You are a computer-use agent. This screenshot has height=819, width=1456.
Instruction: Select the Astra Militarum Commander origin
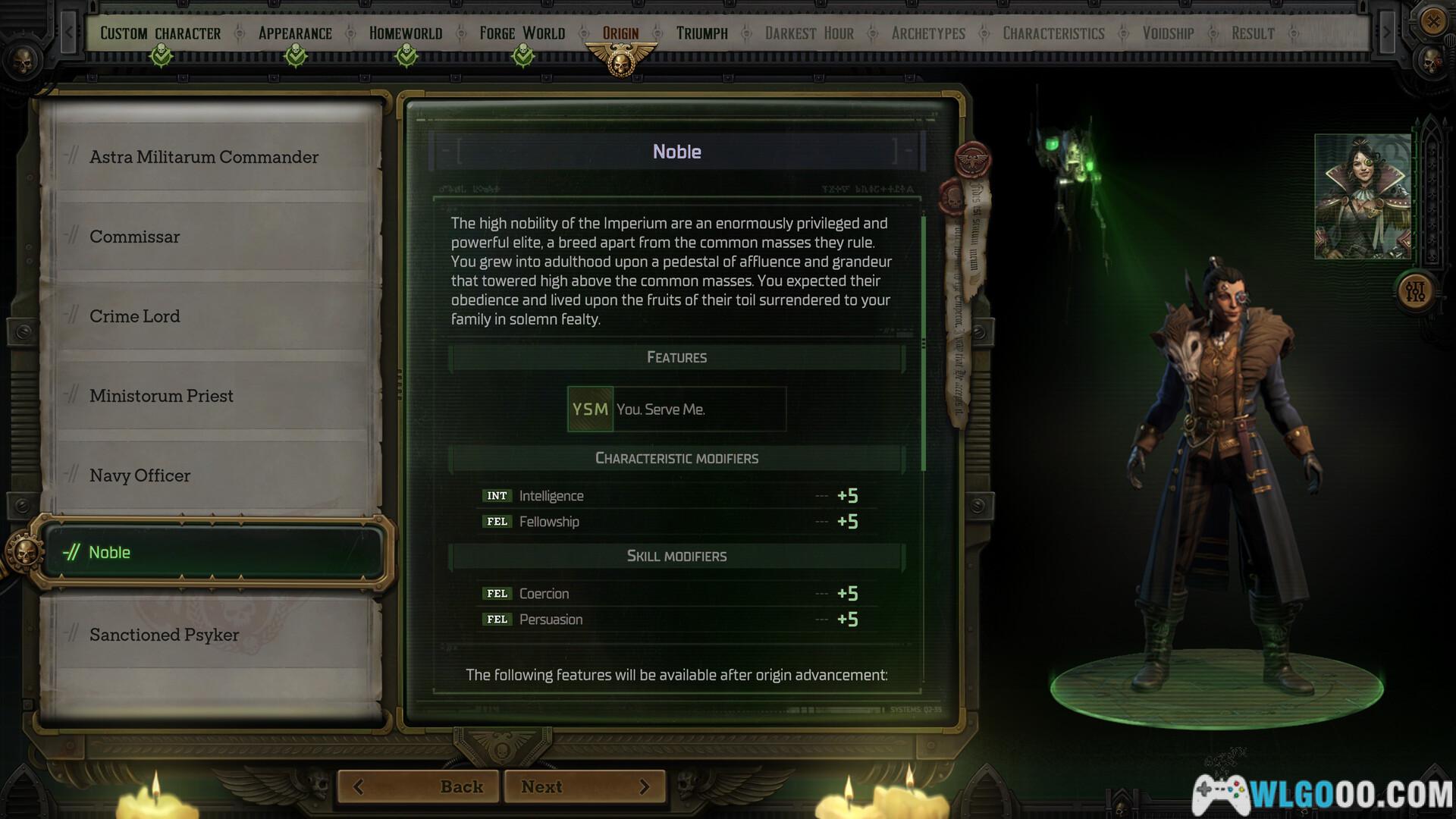(204, 157)
